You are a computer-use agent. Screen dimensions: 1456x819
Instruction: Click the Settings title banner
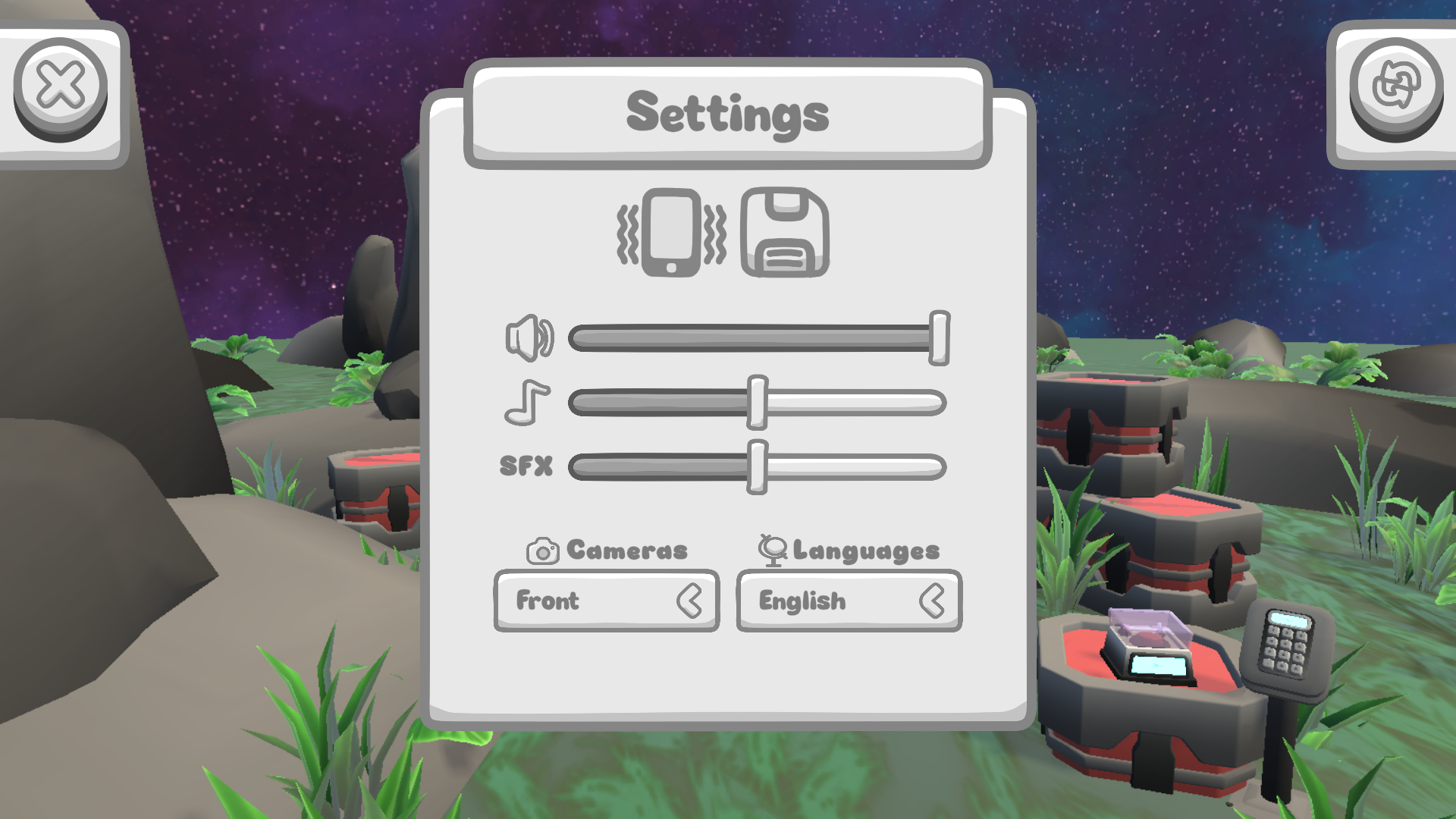729,112
